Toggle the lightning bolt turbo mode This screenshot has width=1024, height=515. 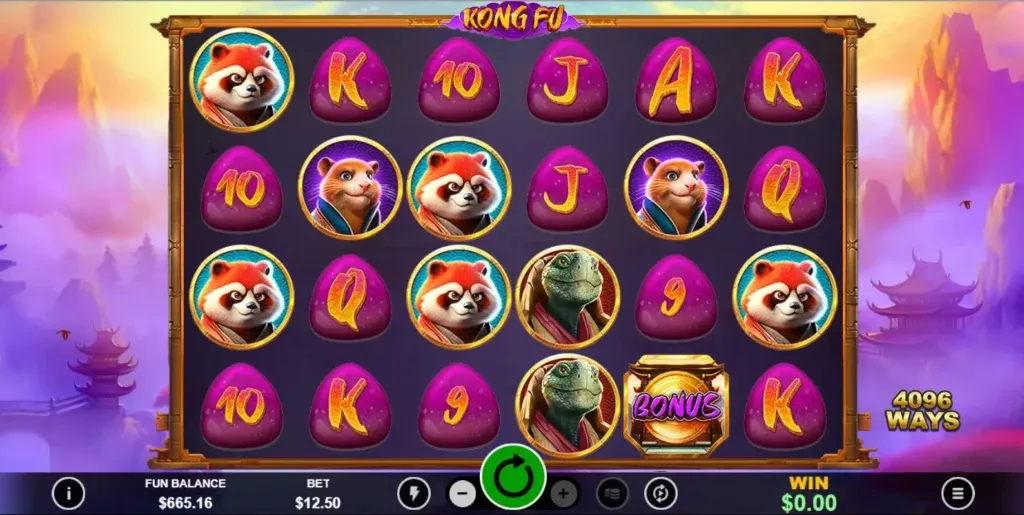tap(413, 493)
